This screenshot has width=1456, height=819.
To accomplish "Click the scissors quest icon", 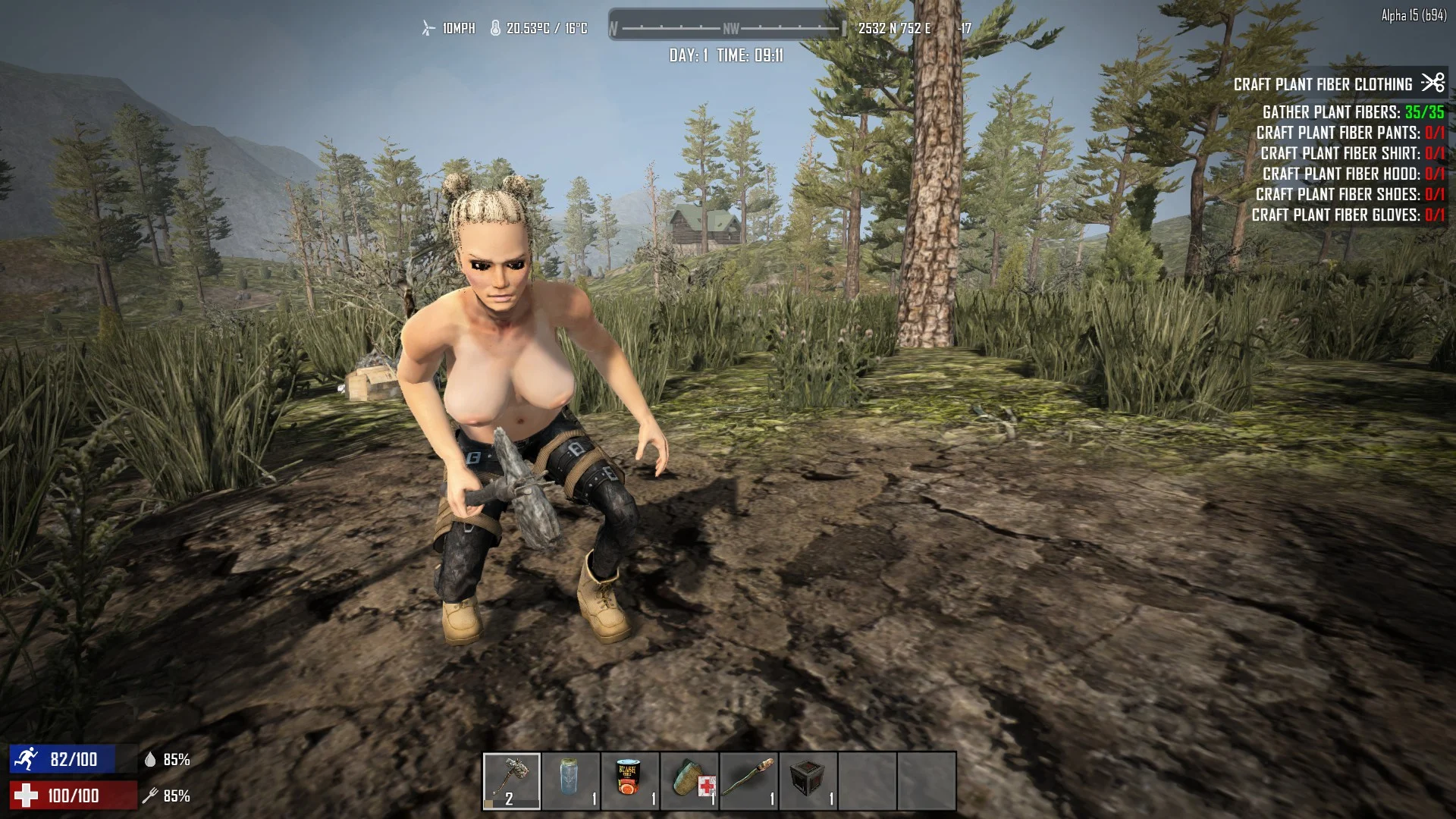I will click(x=1432, y=82).
